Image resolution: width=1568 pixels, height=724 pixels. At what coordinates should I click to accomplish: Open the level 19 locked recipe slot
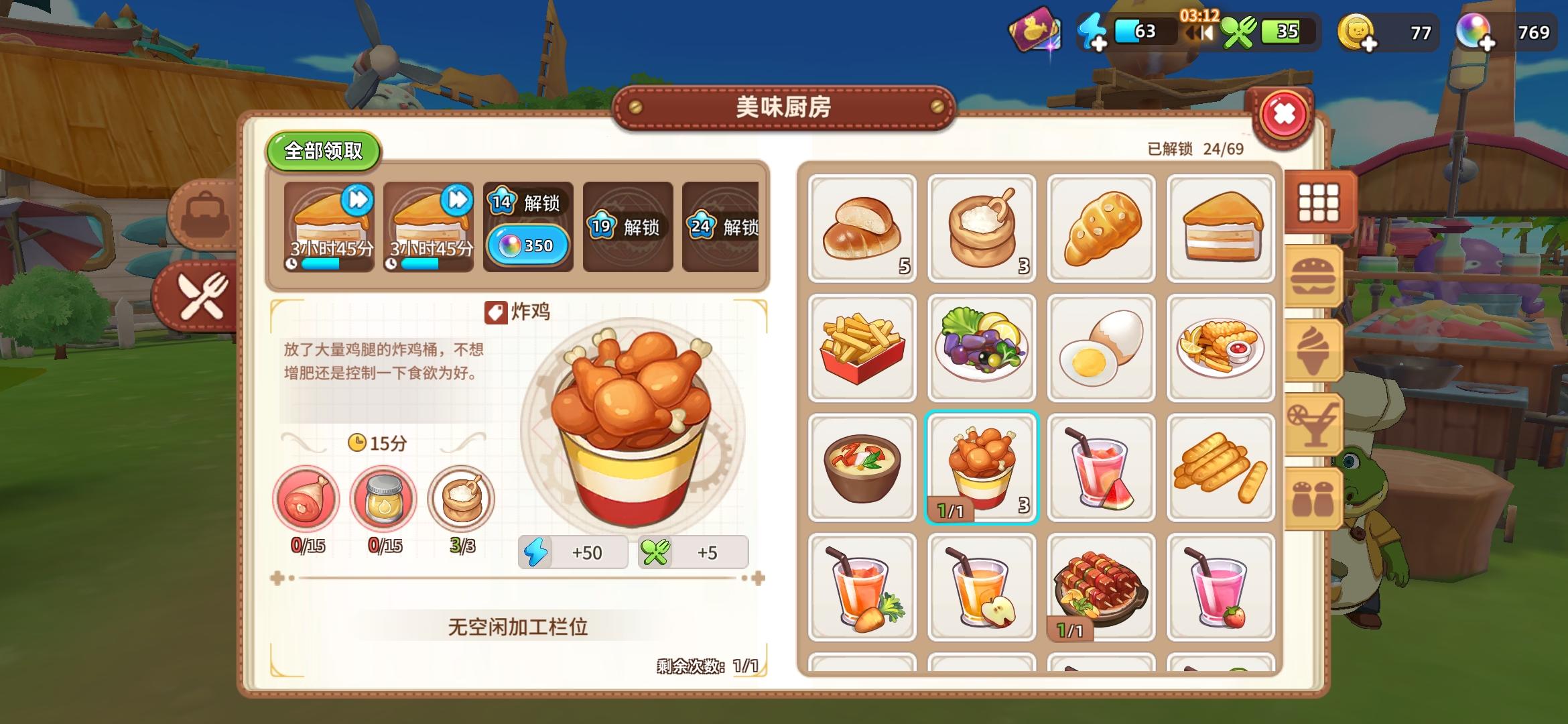point(628,228)
